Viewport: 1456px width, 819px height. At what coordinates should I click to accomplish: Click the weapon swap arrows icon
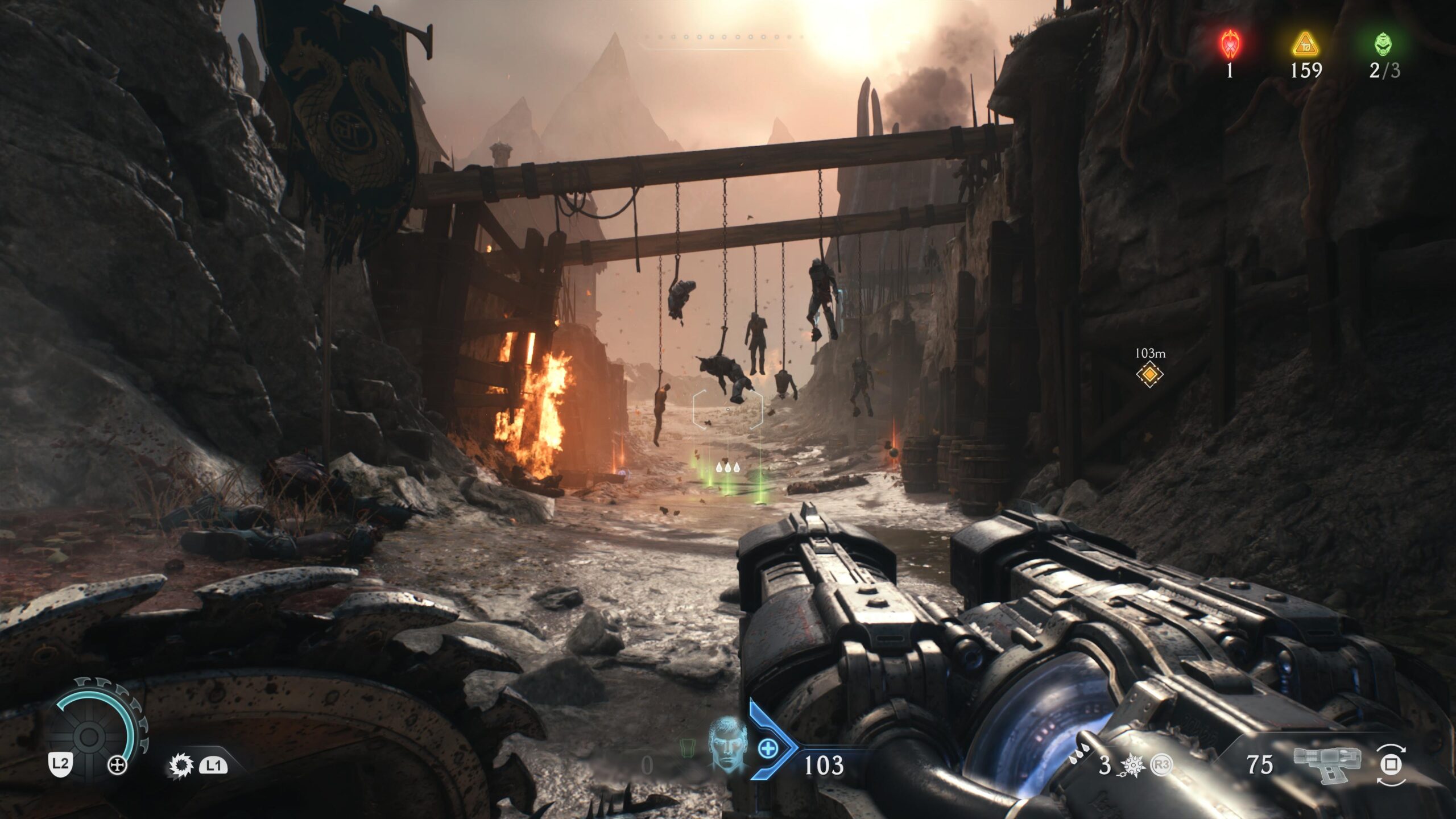coord(1391,764)
